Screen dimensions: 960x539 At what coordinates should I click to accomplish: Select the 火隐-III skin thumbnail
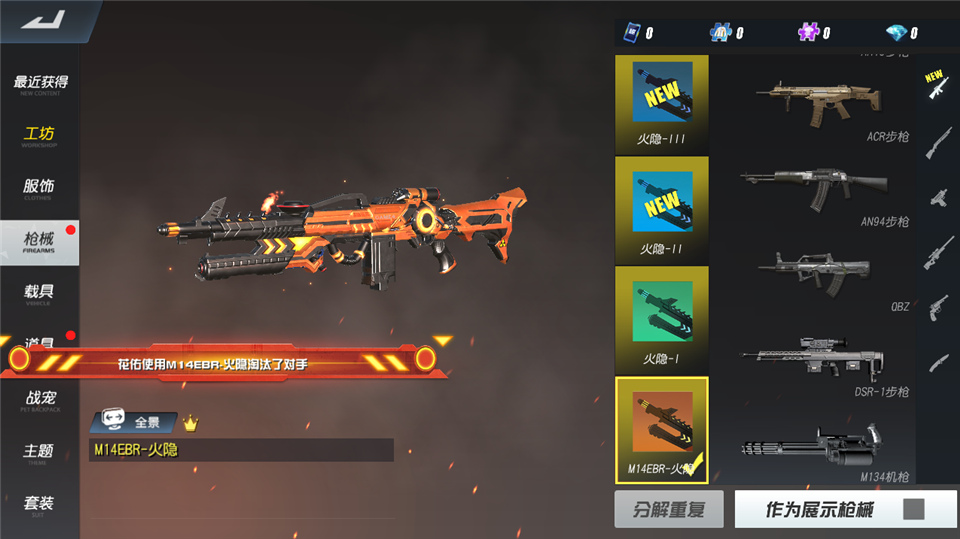pos(662,101)
